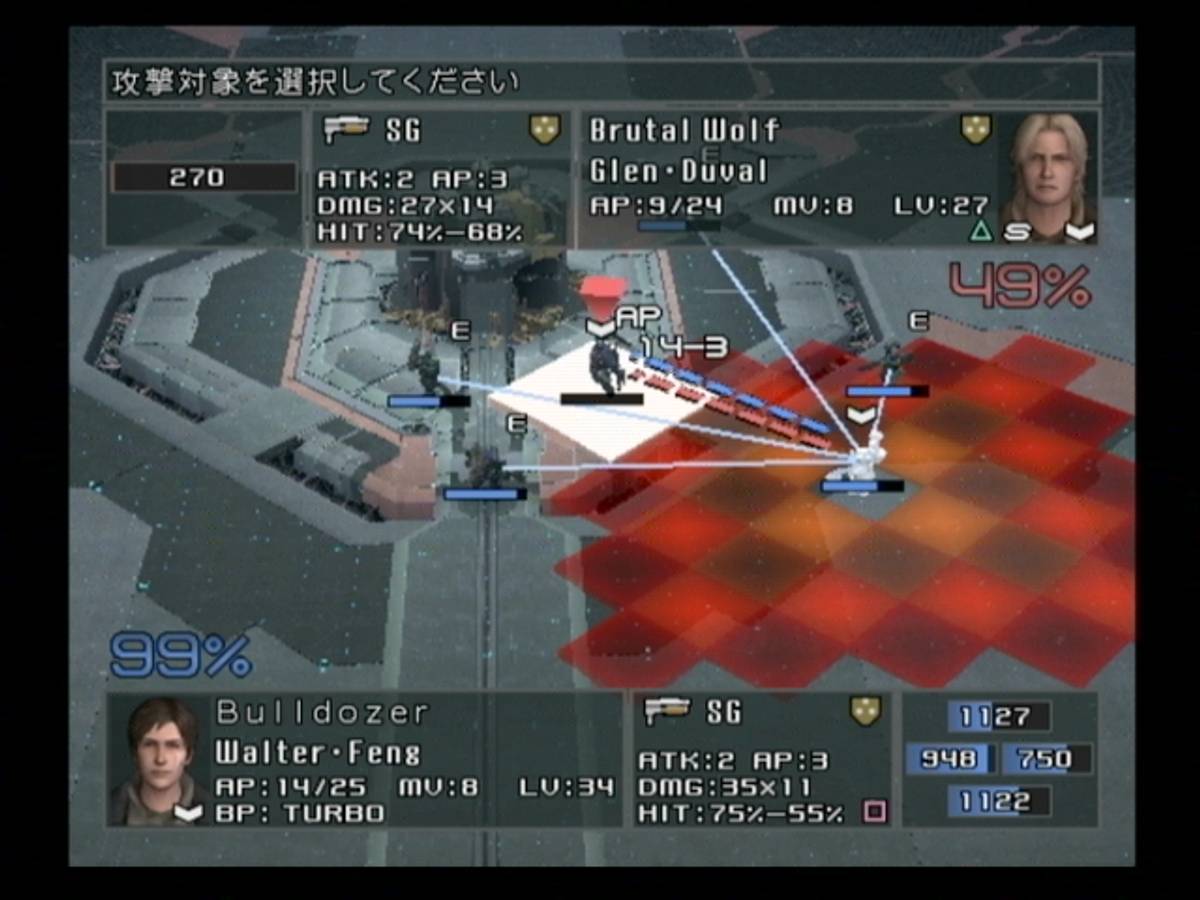This screenshot has width=1200, height=900.
Task: Select Walter's white wanzer unit
Action: click(865, 455)
